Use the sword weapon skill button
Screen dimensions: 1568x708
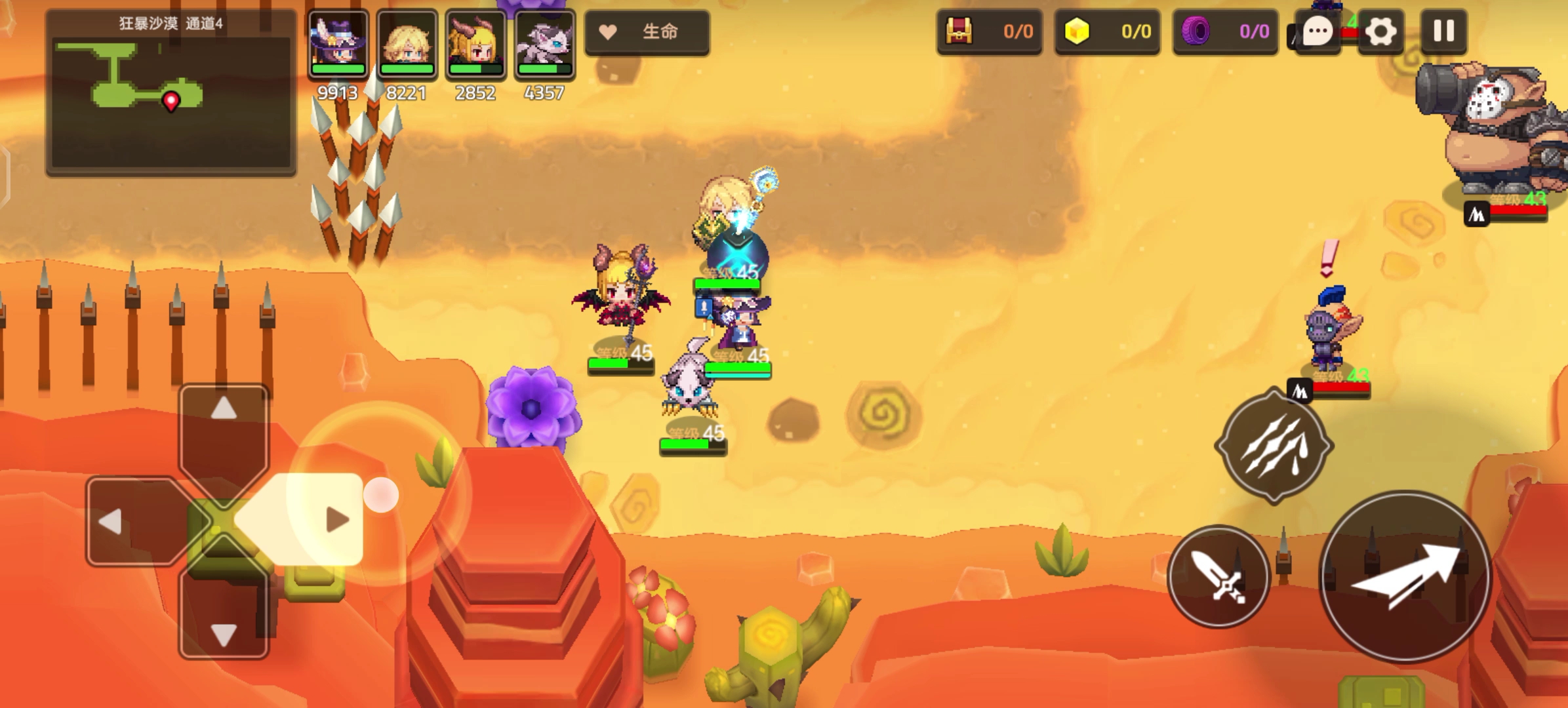(1218, 576)
